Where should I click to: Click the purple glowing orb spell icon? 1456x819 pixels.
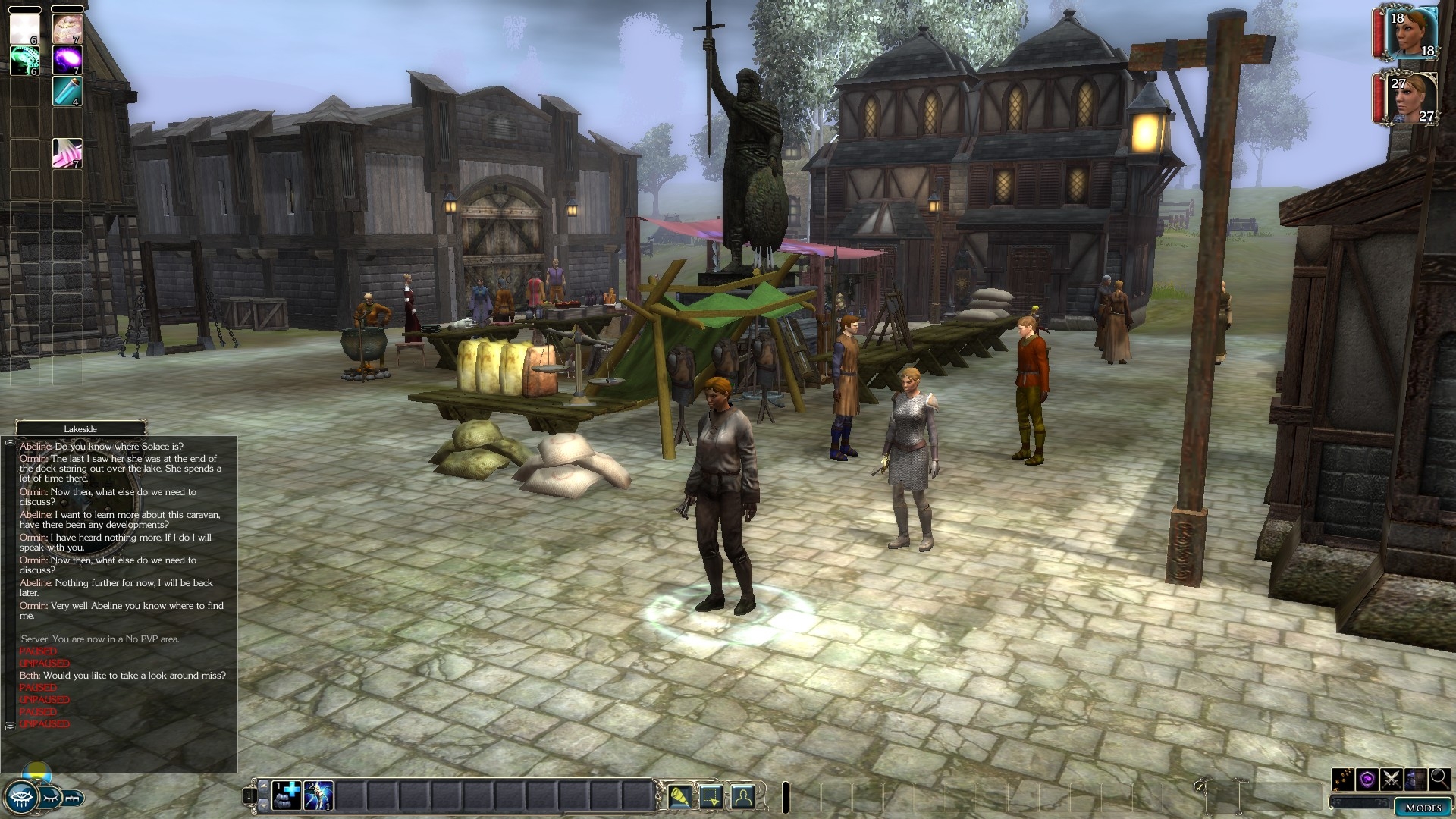tap(67, 60)
